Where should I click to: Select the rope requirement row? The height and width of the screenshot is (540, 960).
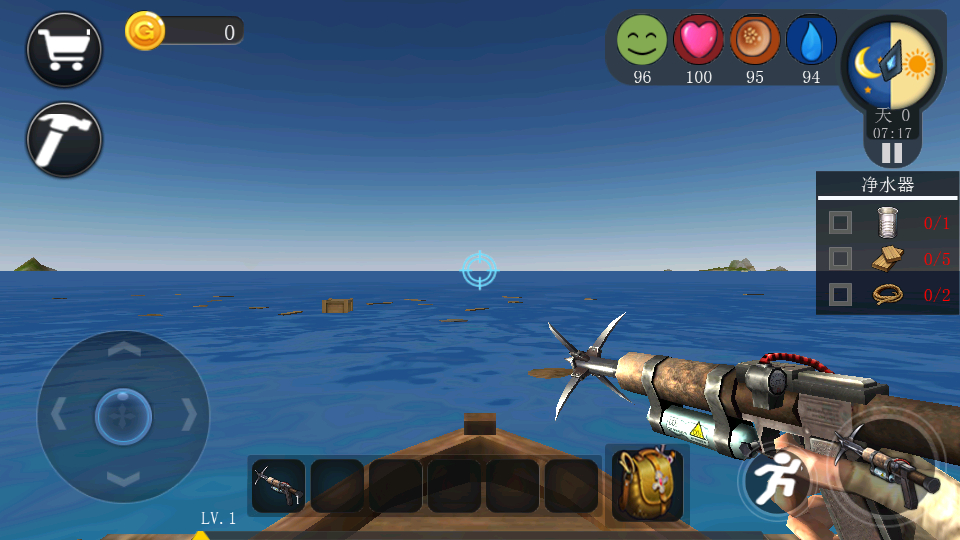coord(887,294)
